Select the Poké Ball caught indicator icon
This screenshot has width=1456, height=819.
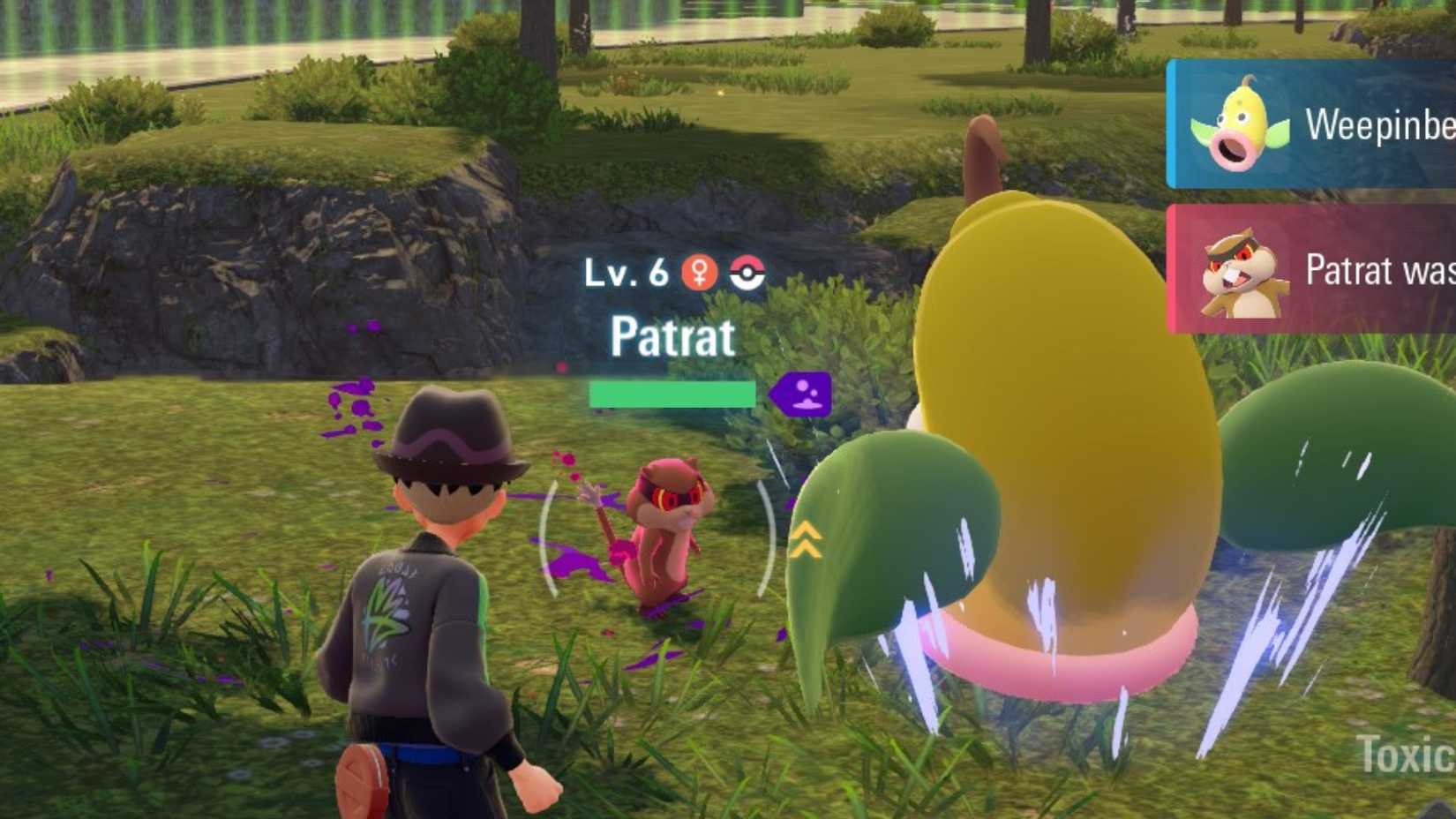tap(746, 273)
